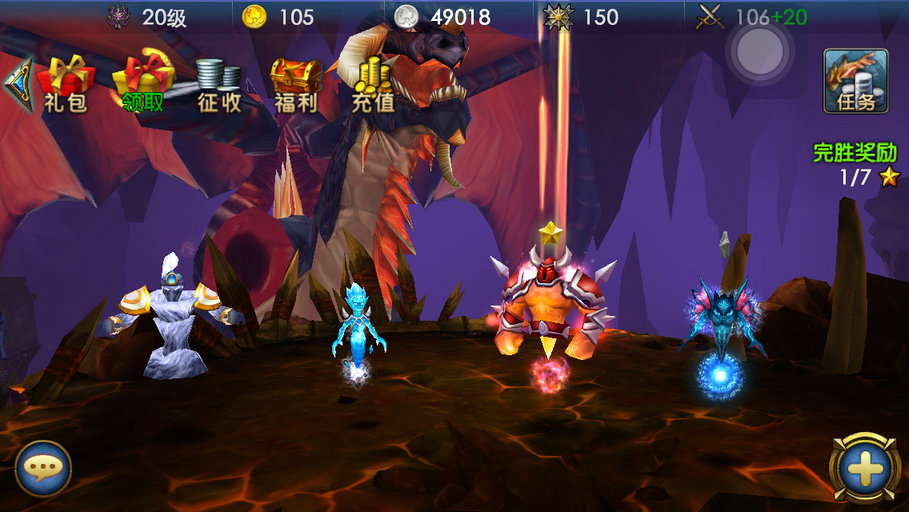Open the chat speech bubble button
The image size is (909, 512).
coord(43,468)
